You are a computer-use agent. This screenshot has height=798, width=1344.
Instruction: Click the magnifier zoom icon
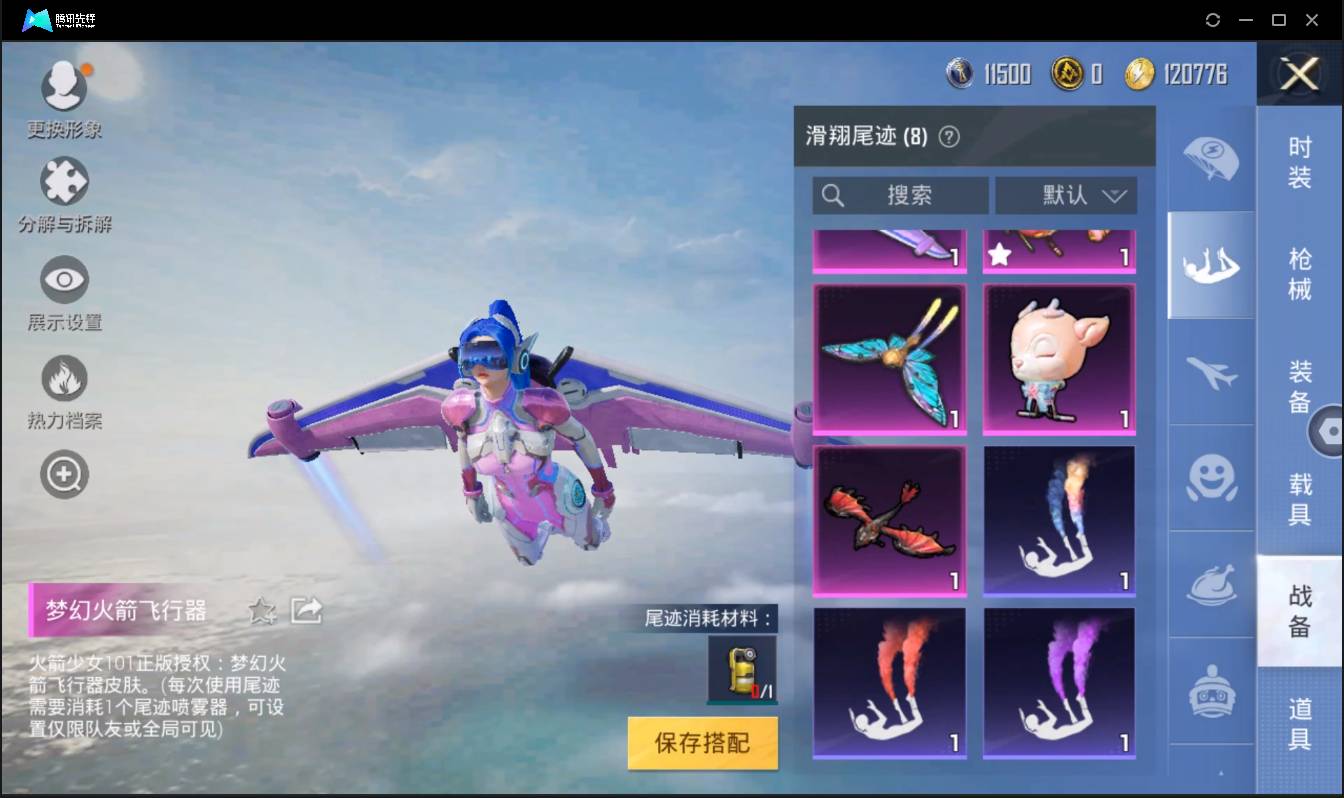(64, 473)
